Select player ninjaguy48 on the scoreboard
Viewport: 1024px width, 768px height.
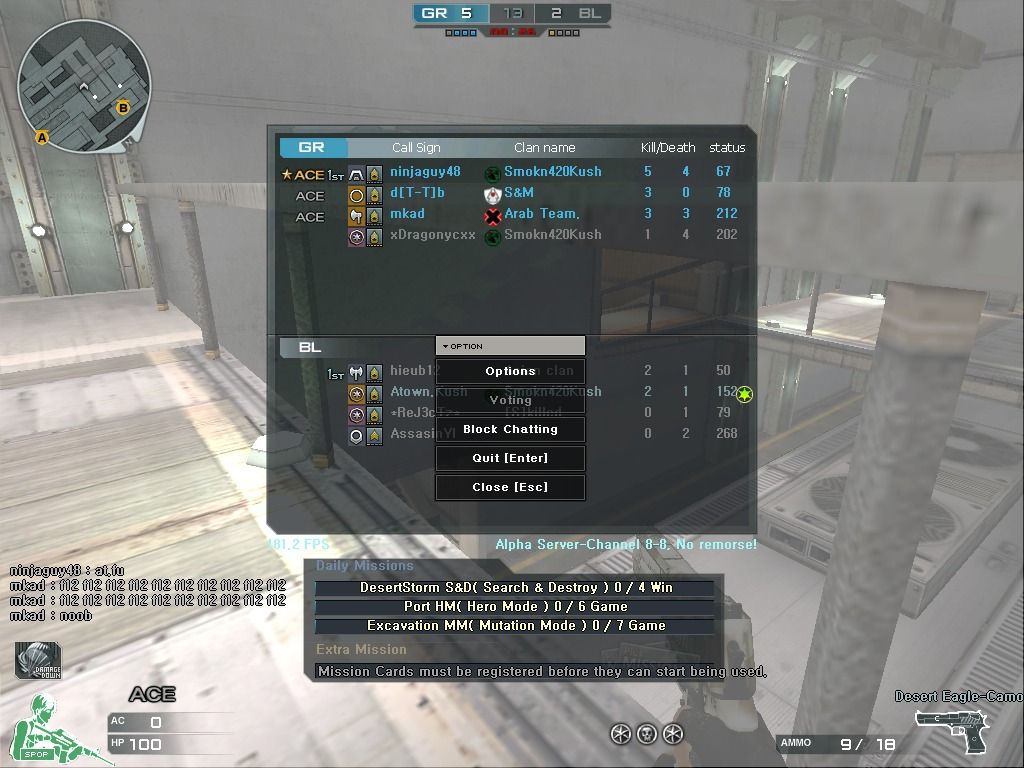pos(425,172)
